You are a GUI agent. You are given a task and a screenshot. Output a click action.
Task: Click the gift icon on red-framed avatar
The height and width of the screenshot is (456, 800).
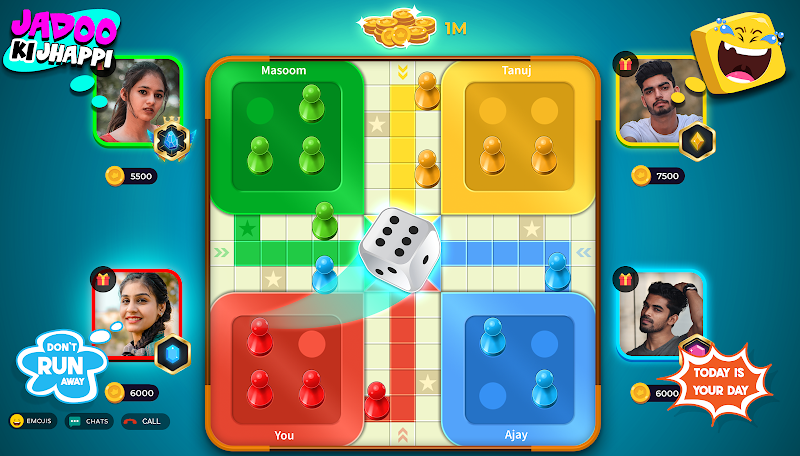pos(103,279)
